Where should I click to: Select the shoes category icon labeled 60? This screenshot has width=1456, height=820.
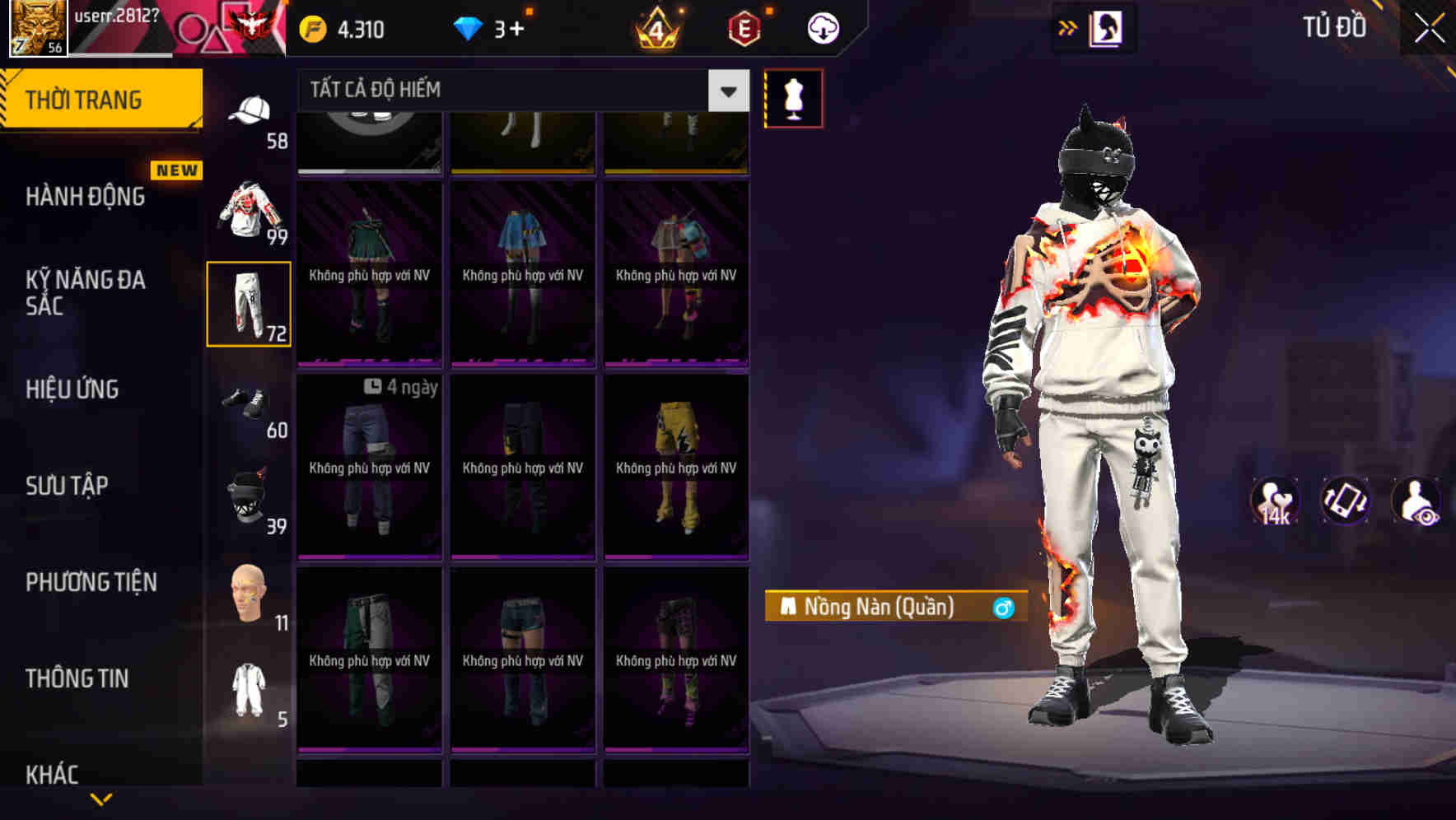coord(250,403)
